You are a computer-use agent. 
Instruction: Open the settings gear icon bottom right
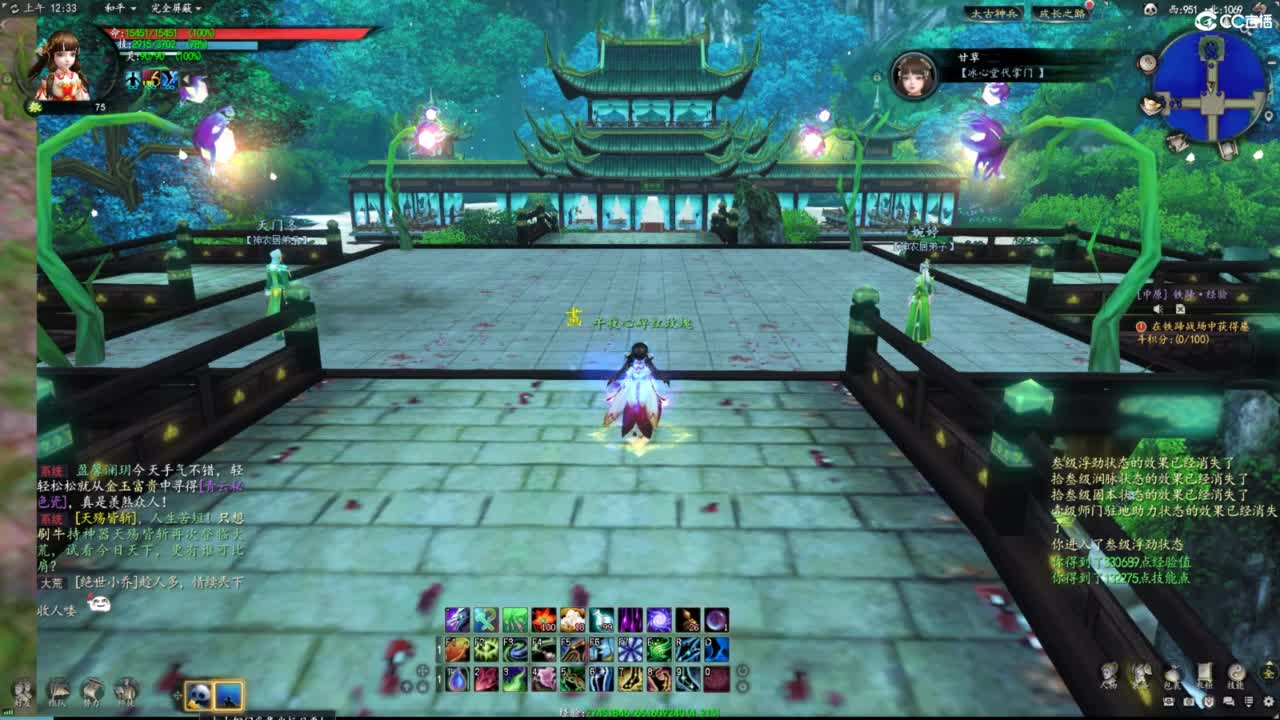tap(1268, 702)
